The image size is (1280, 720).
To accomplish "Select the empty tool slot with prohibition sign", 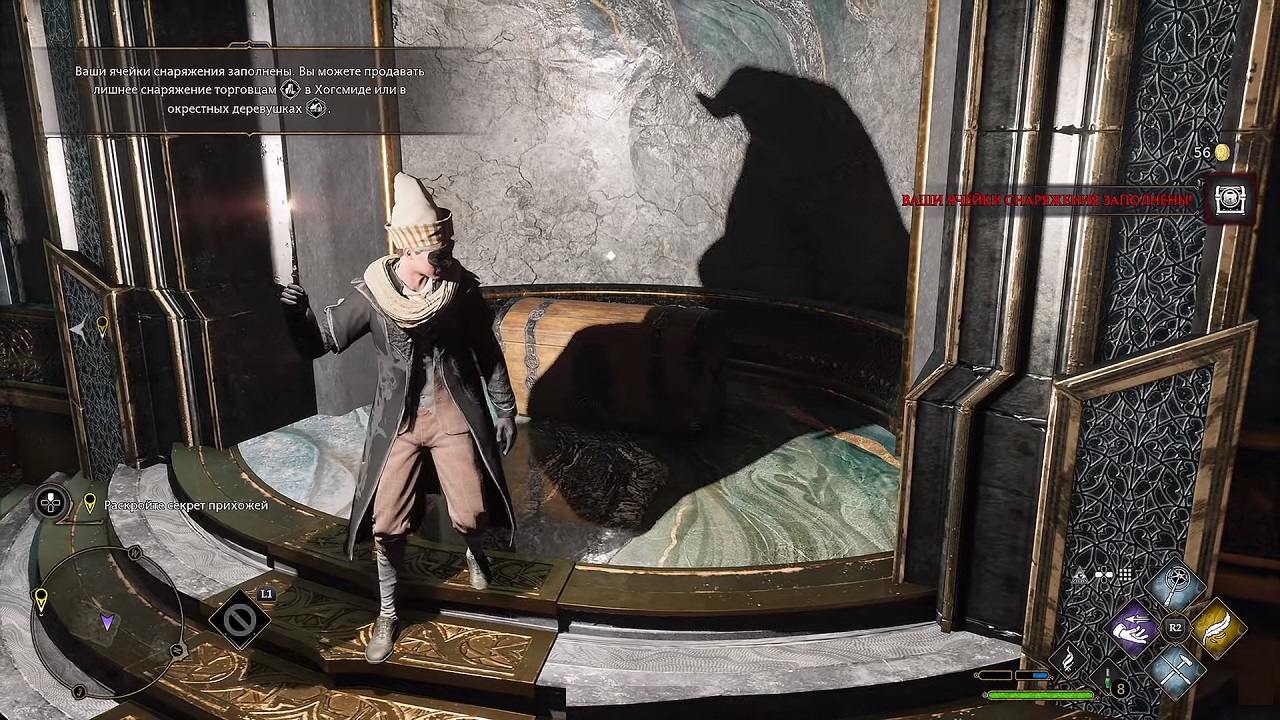I will coord(240,621).
